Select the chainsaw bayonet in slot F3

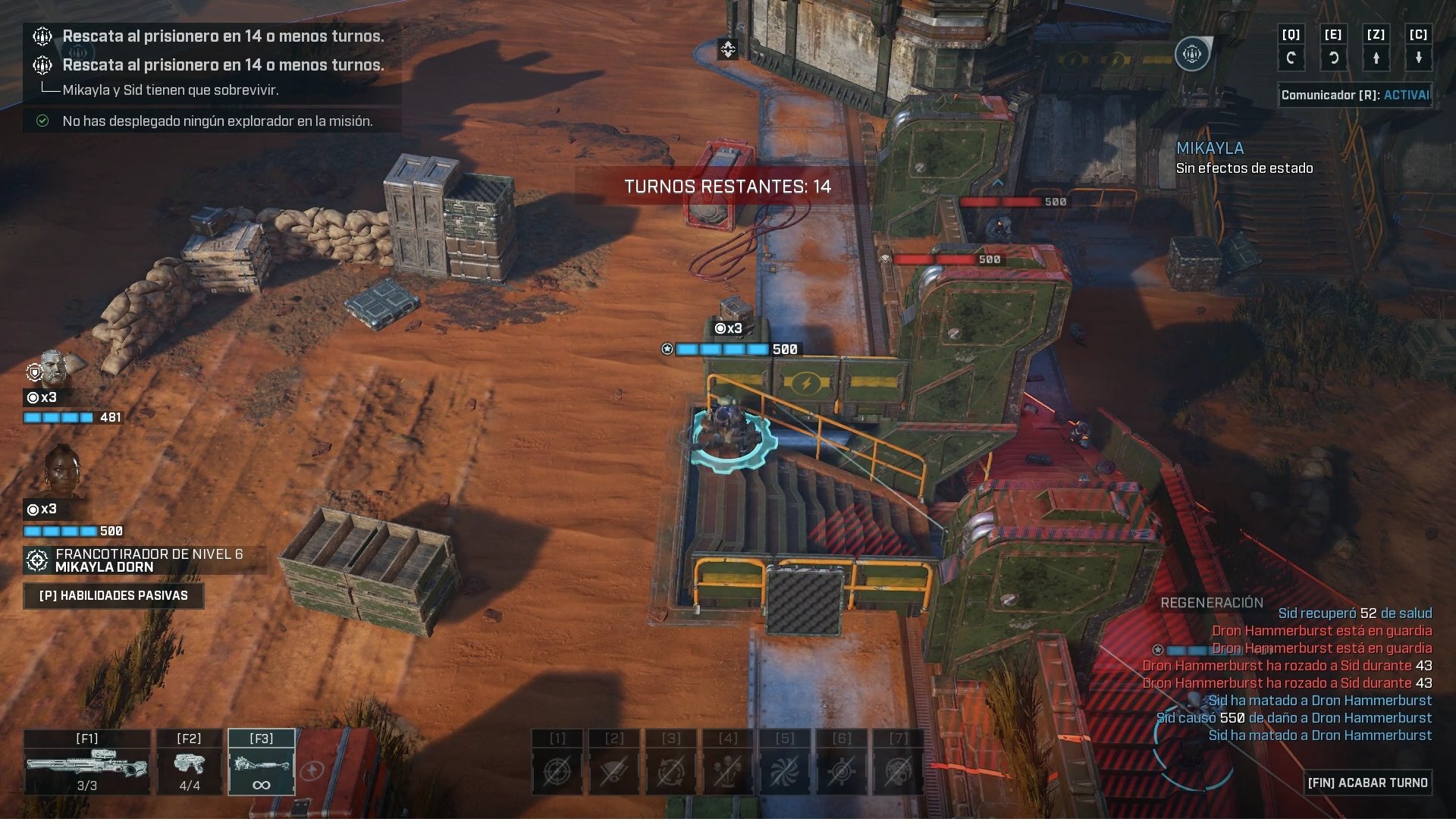point(262,762)
